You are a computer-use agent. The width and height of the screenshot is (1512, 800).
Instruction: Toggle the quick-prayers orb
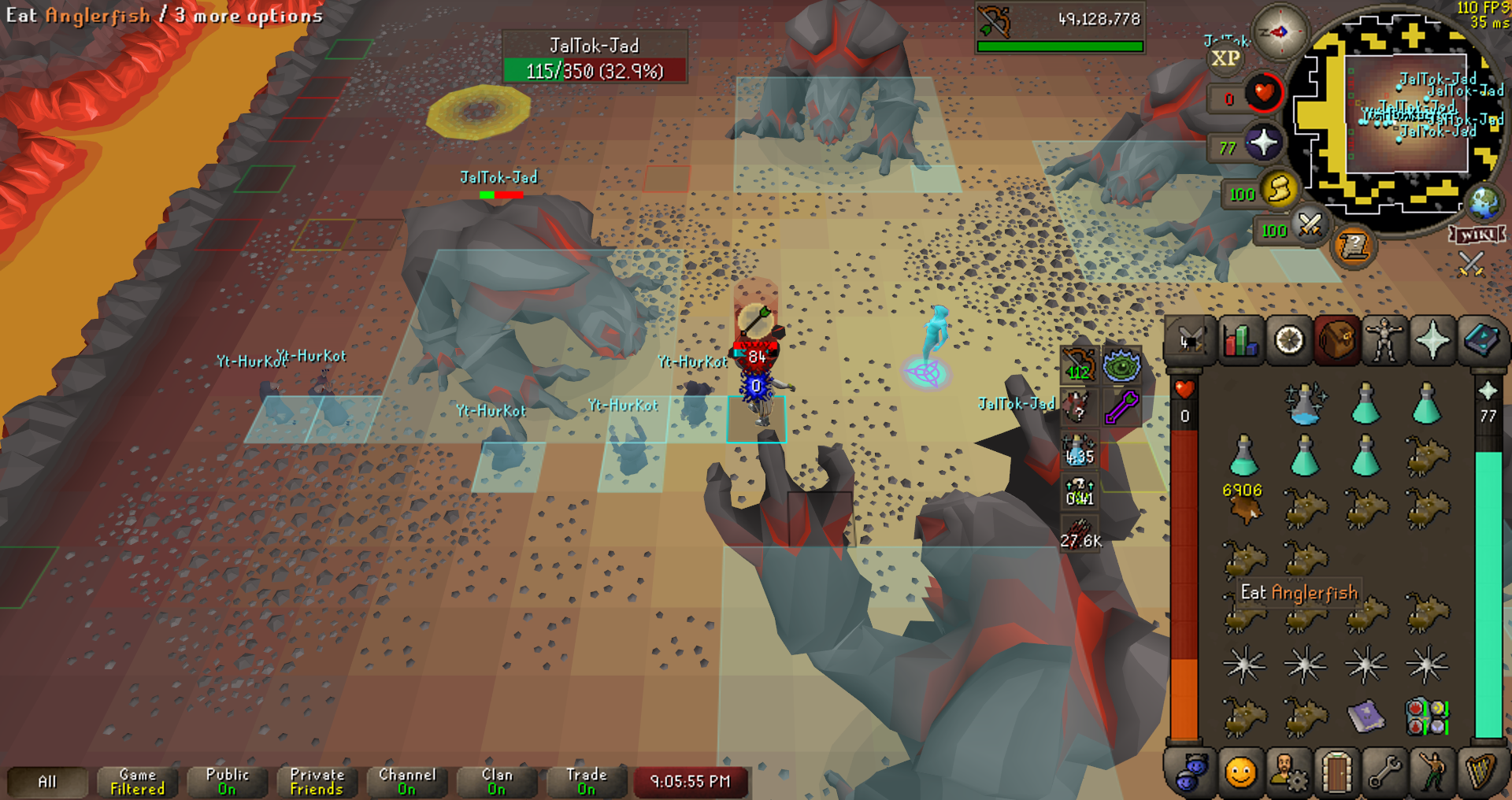click(1262, 144)
